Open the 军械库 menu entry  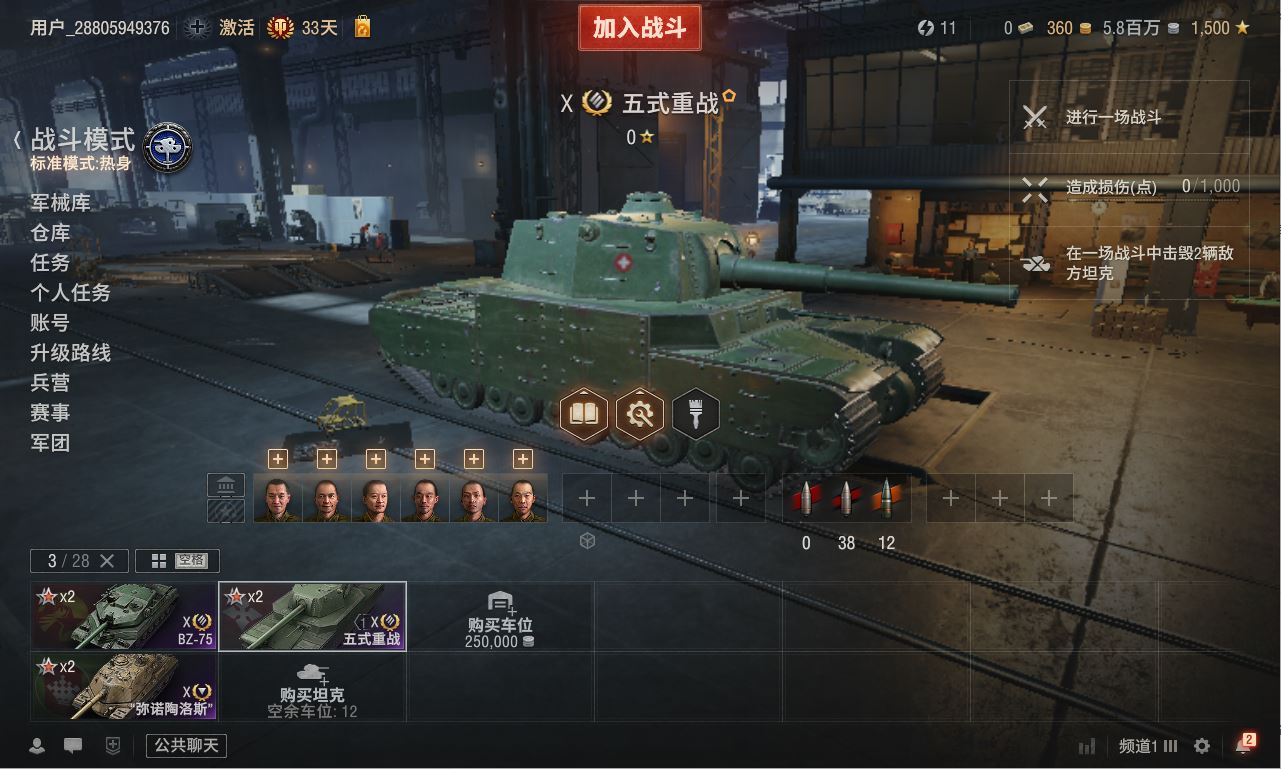[x=60, y=203]
